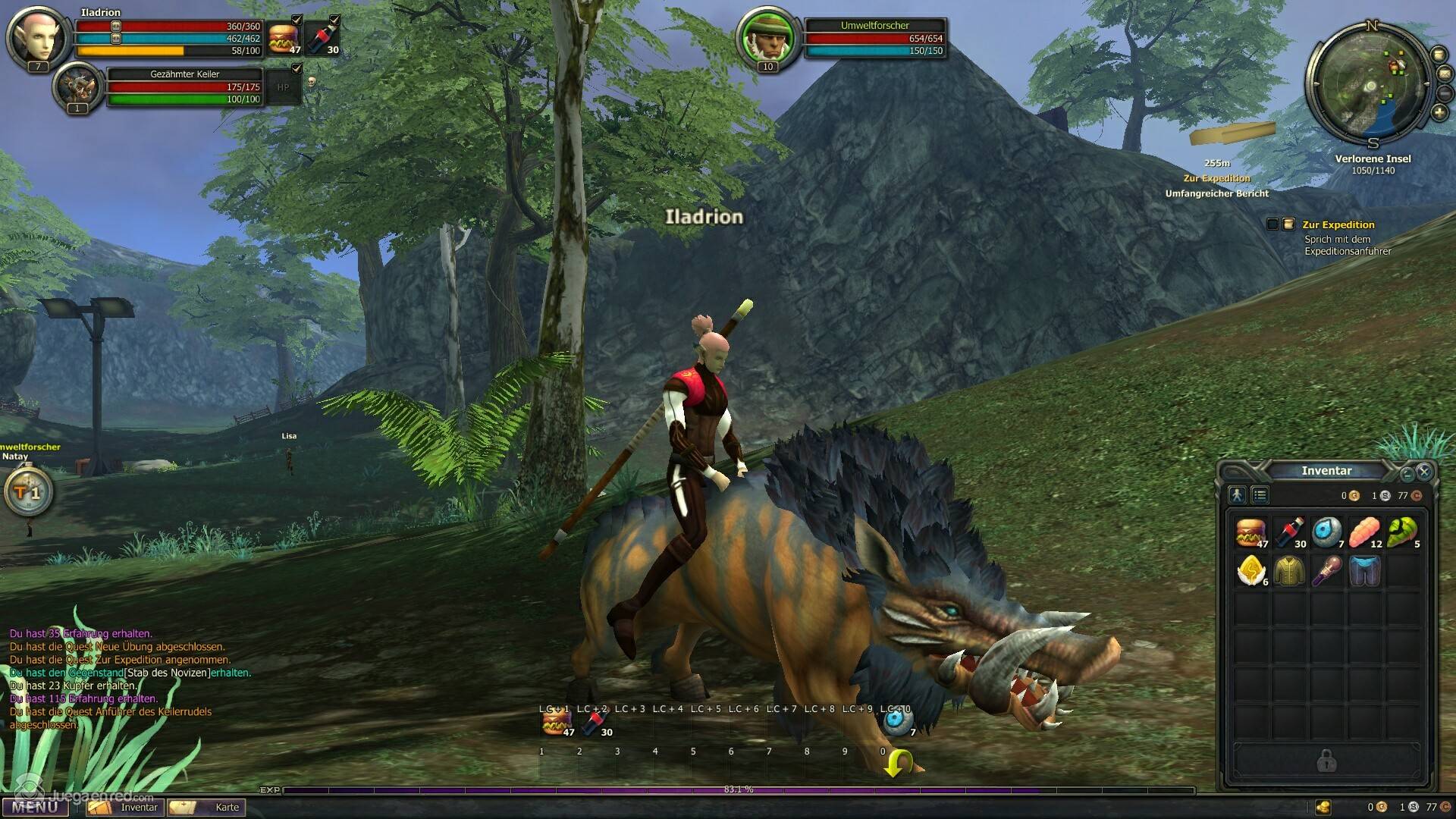Select the red potion bottle in inventory
Image resolution: width=1456 pixels, height=819 pixels.
[1288, 532]
